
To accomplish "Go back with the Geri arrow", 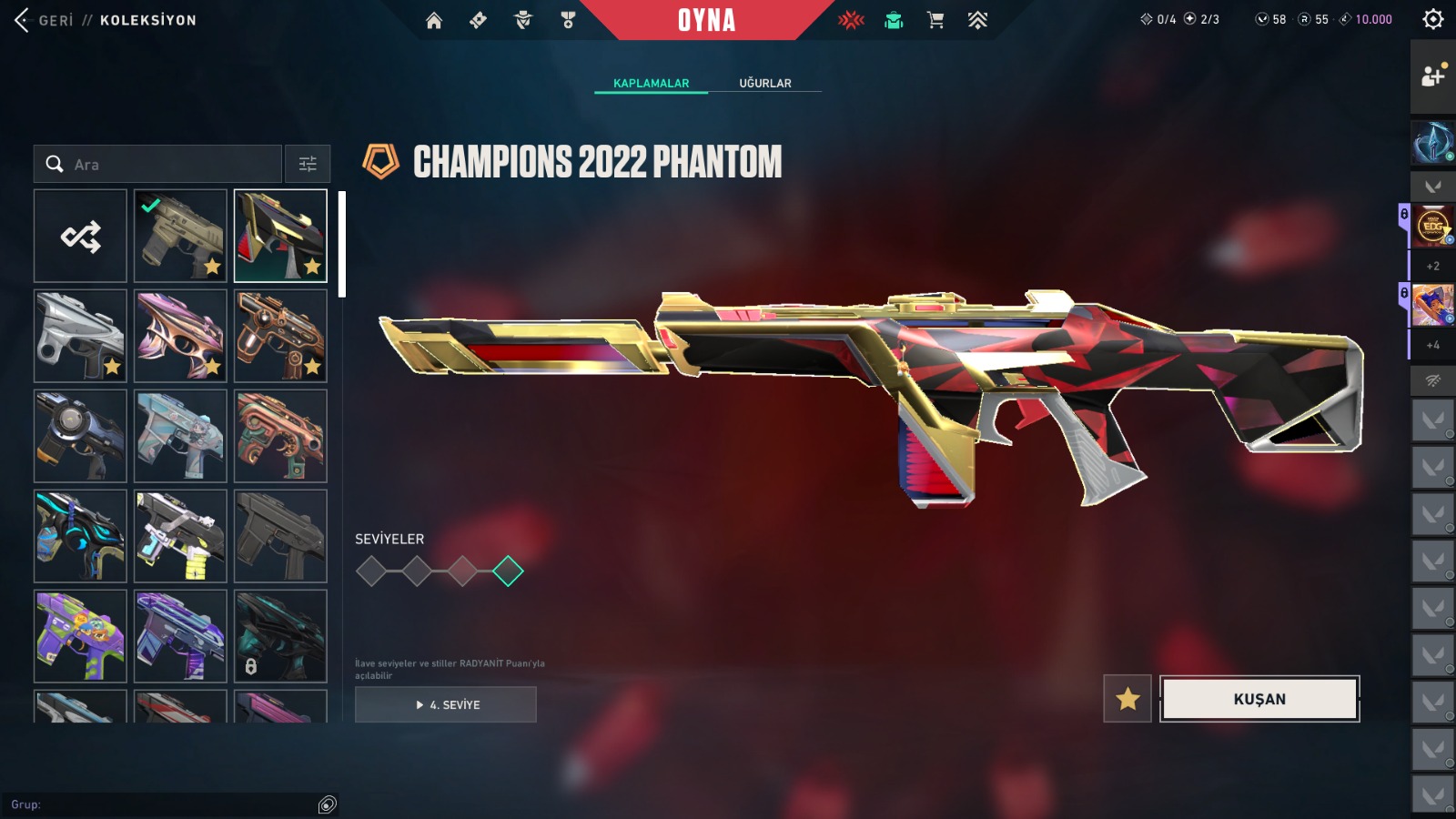I will pyautogui.click(x=23, y=20).
